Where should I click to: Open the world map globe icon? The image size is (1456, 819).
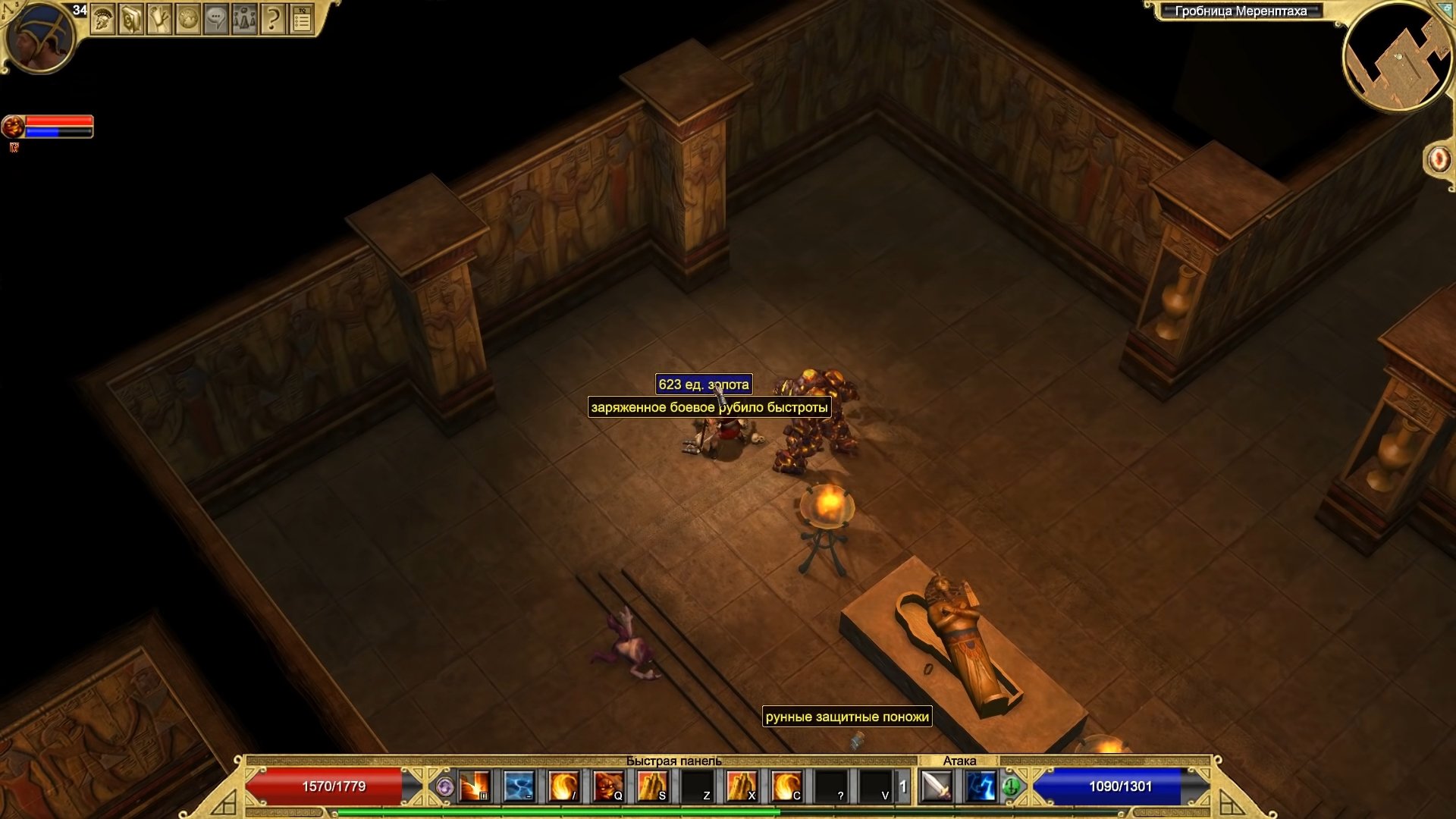[x=187, y=20]
